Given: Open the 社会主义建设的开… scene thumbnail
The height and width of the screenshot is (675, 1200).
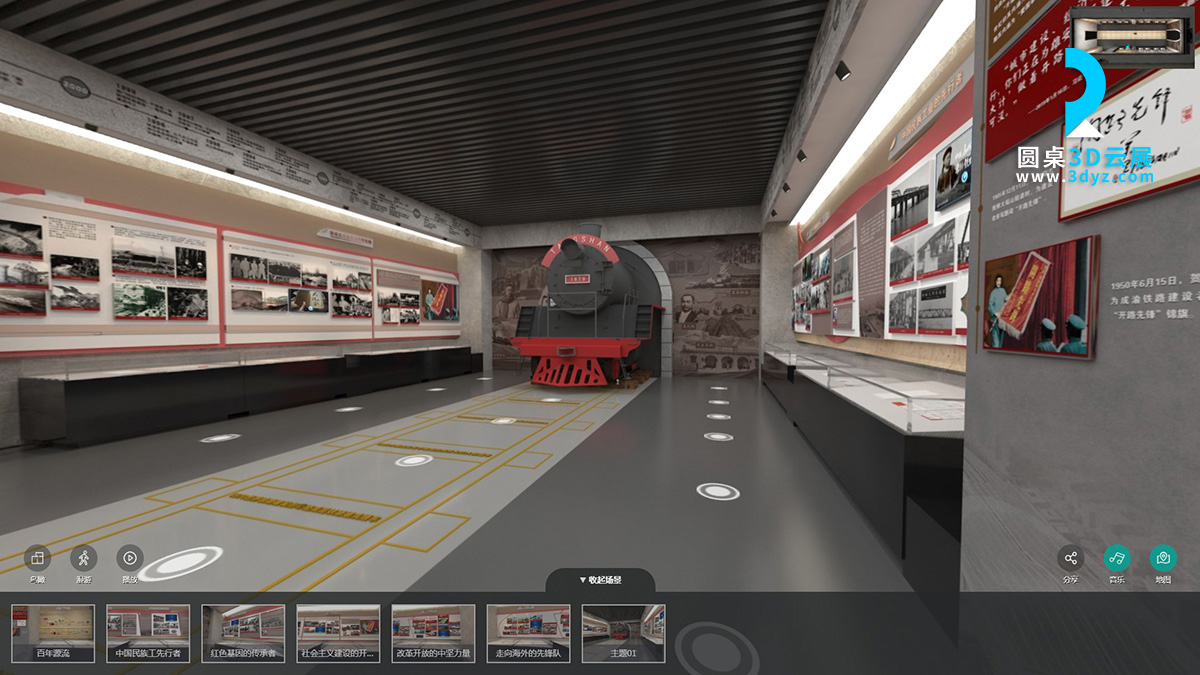Looking at the screenshot, I should pyautogui.click(x=338, y=632).
